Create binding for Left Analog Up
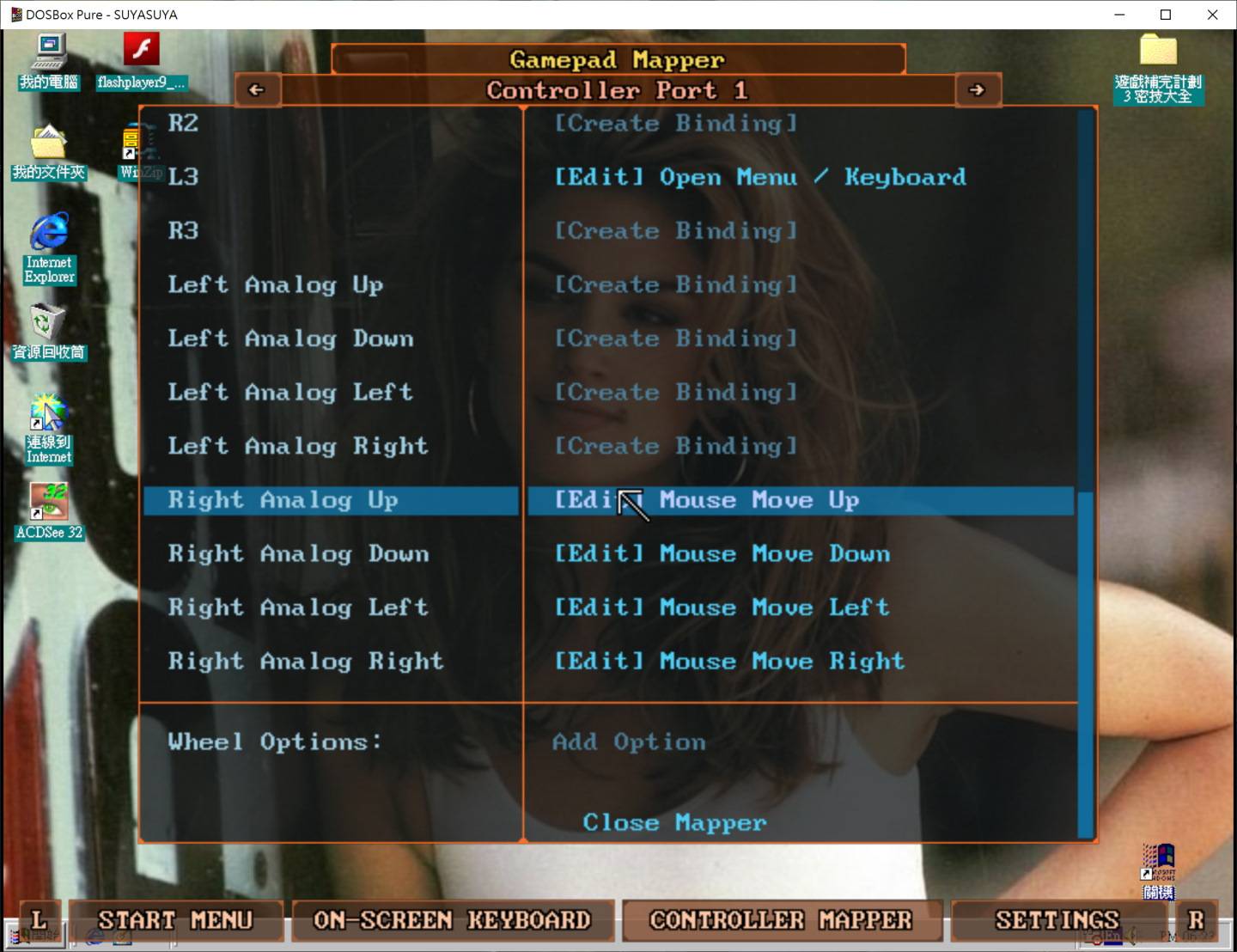The width and height of the screenshot is (1237, 952). [x=675, y=284]
